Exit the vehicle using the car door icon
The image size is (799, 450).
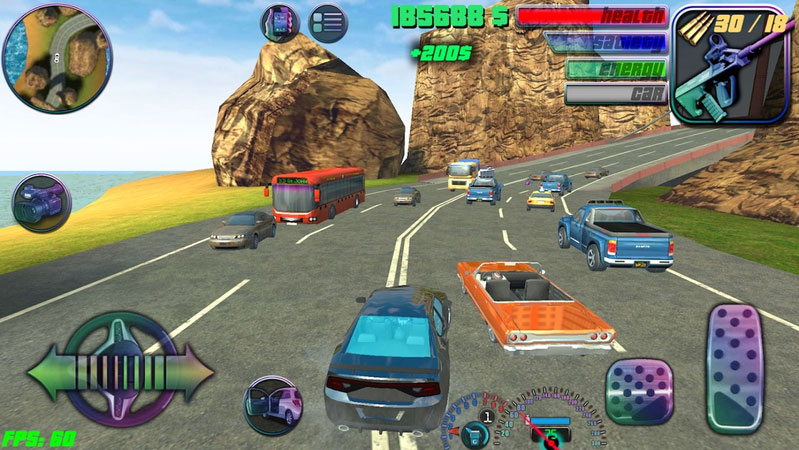[x=273, y=404]
